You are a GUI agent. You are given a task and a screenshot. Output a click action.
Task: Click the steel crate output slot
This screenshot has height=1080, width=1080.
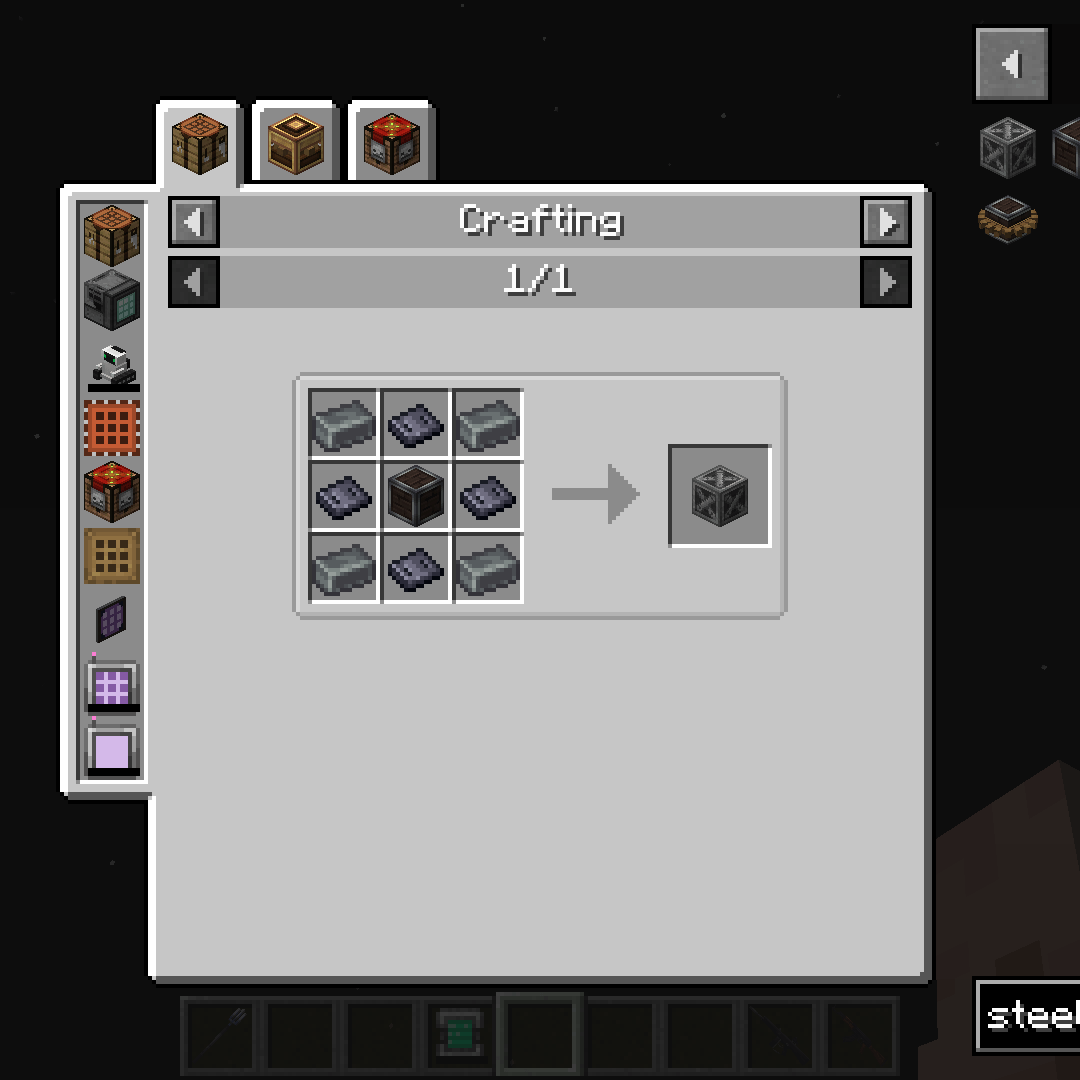pyautogui.click(x=720, y=496)
